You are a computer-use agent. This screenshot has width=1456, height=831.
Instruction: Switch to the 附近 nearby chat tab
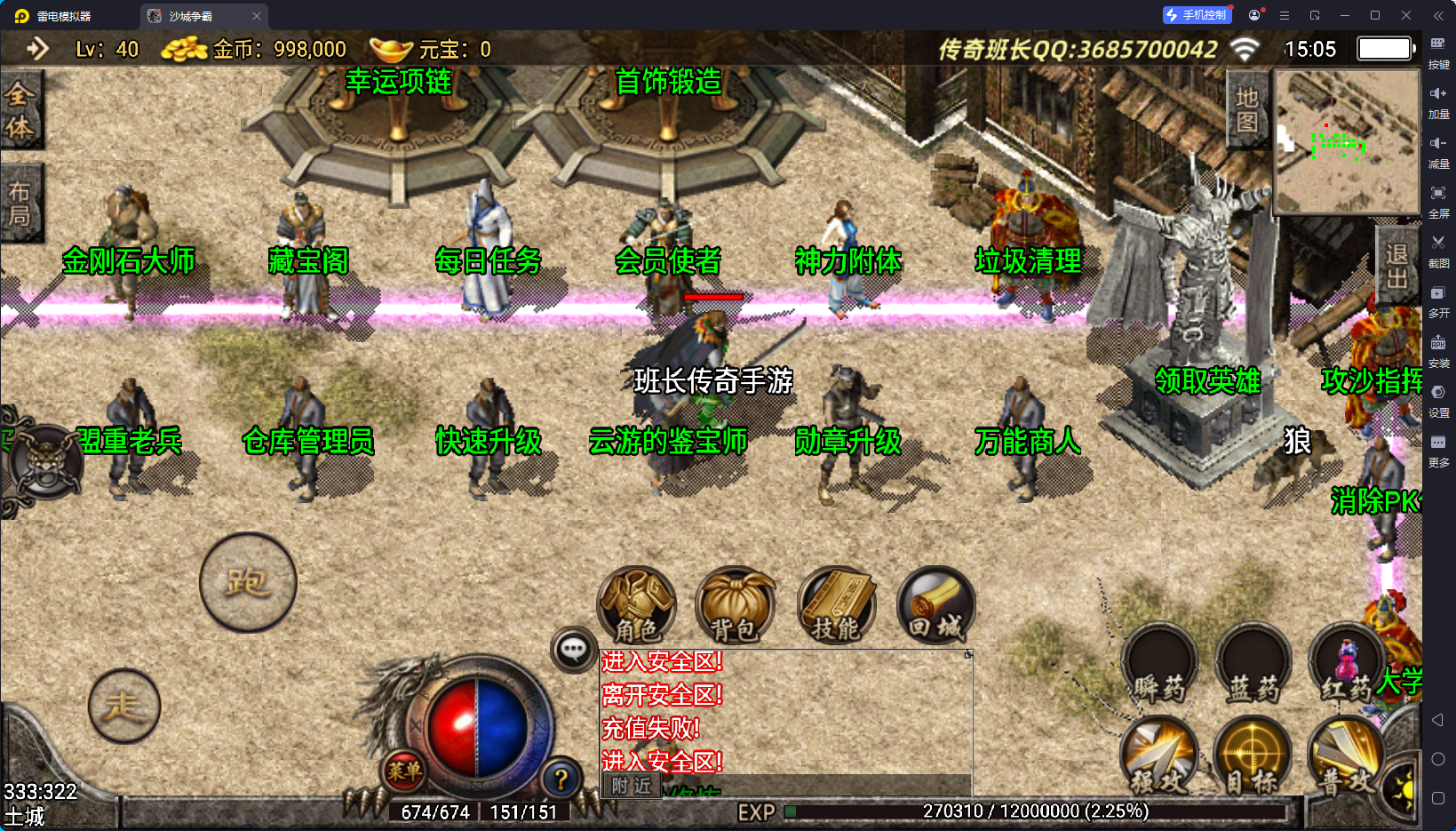click(632, 786)
